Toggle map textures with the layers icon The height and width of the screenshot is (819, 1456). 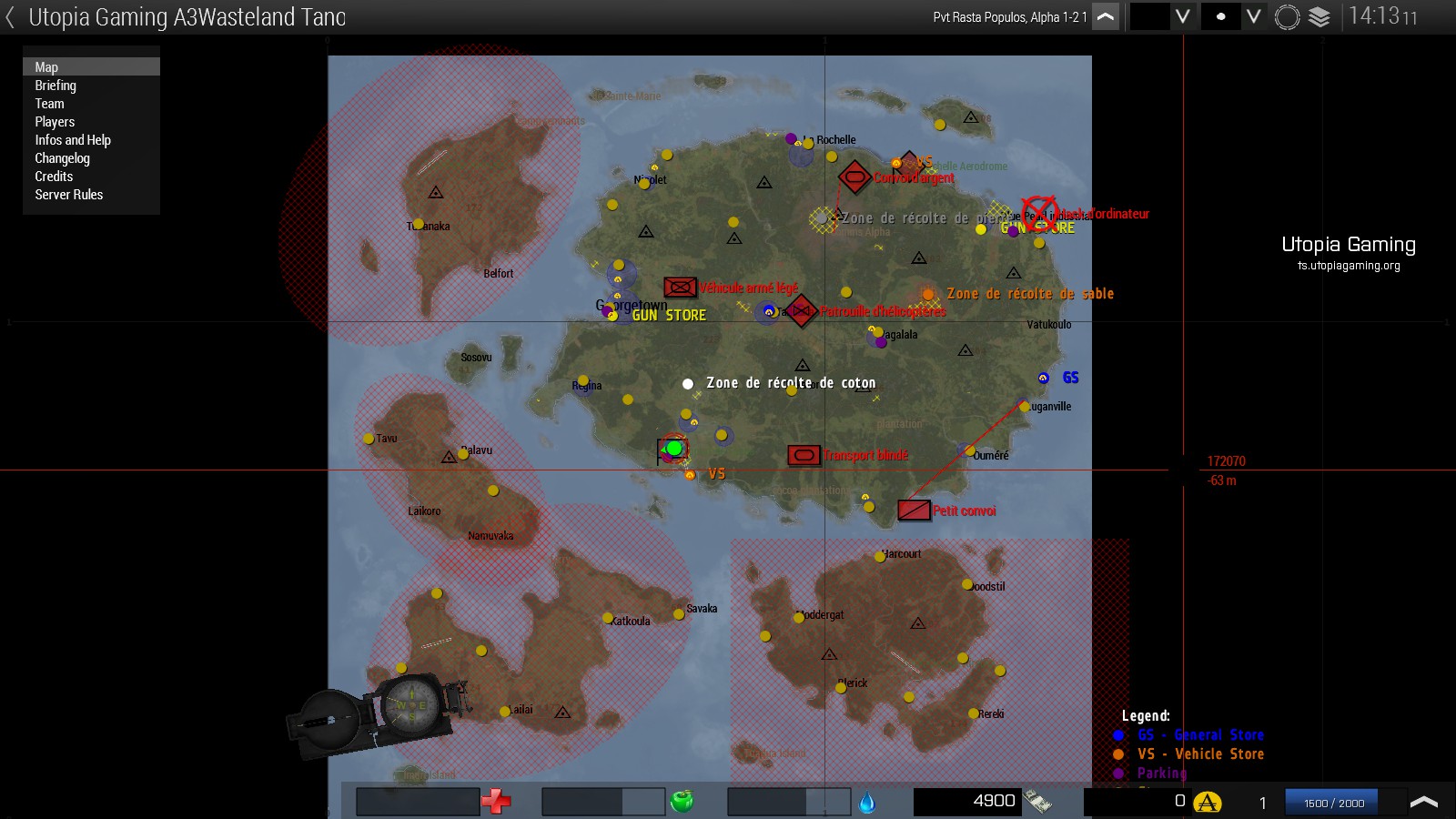[1319, 17]
